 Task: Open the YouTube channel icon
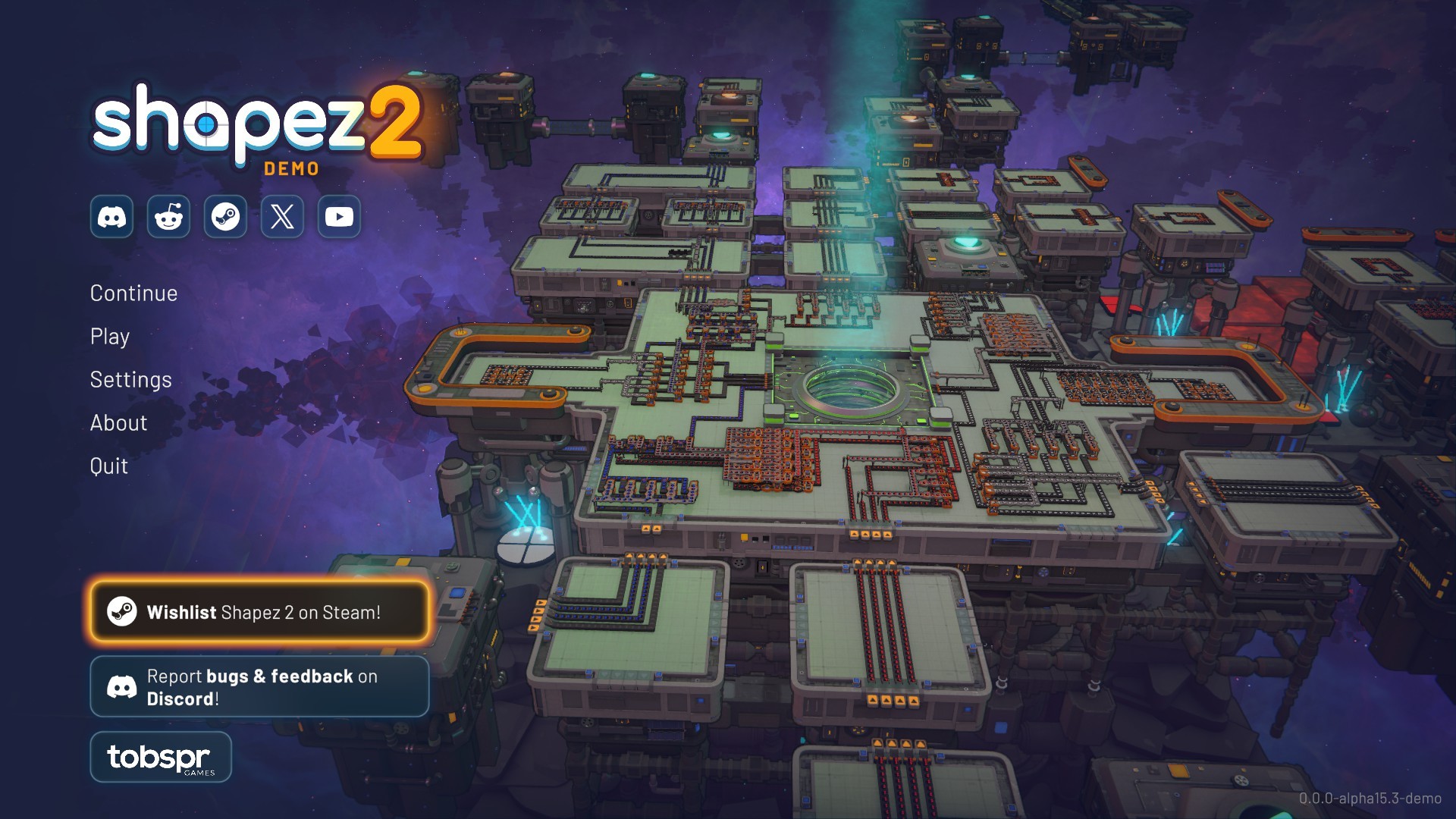(x=339, y=218)
